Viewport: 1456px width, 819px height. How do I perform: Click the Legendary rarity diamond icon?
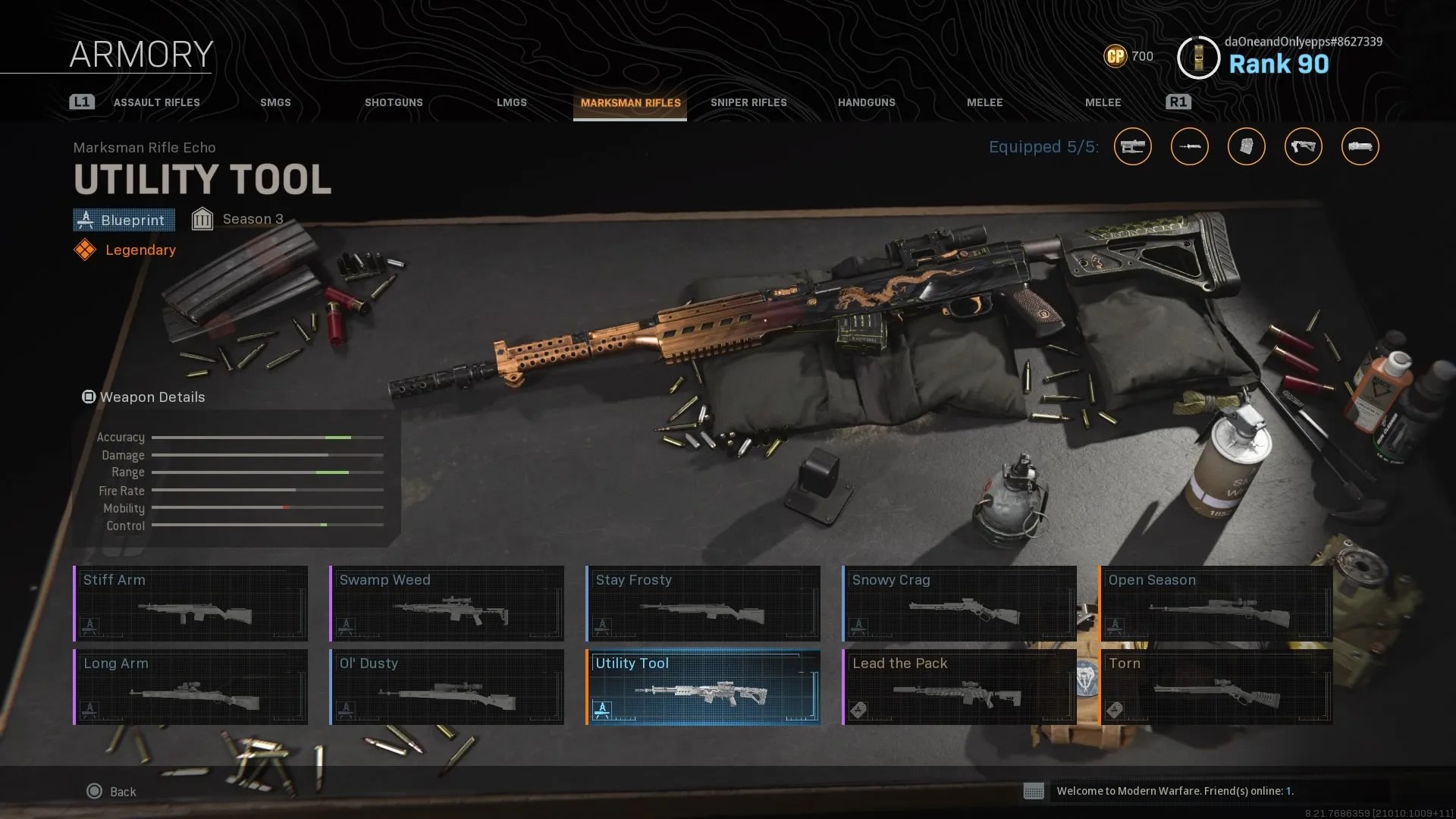[x=86, y=249]
